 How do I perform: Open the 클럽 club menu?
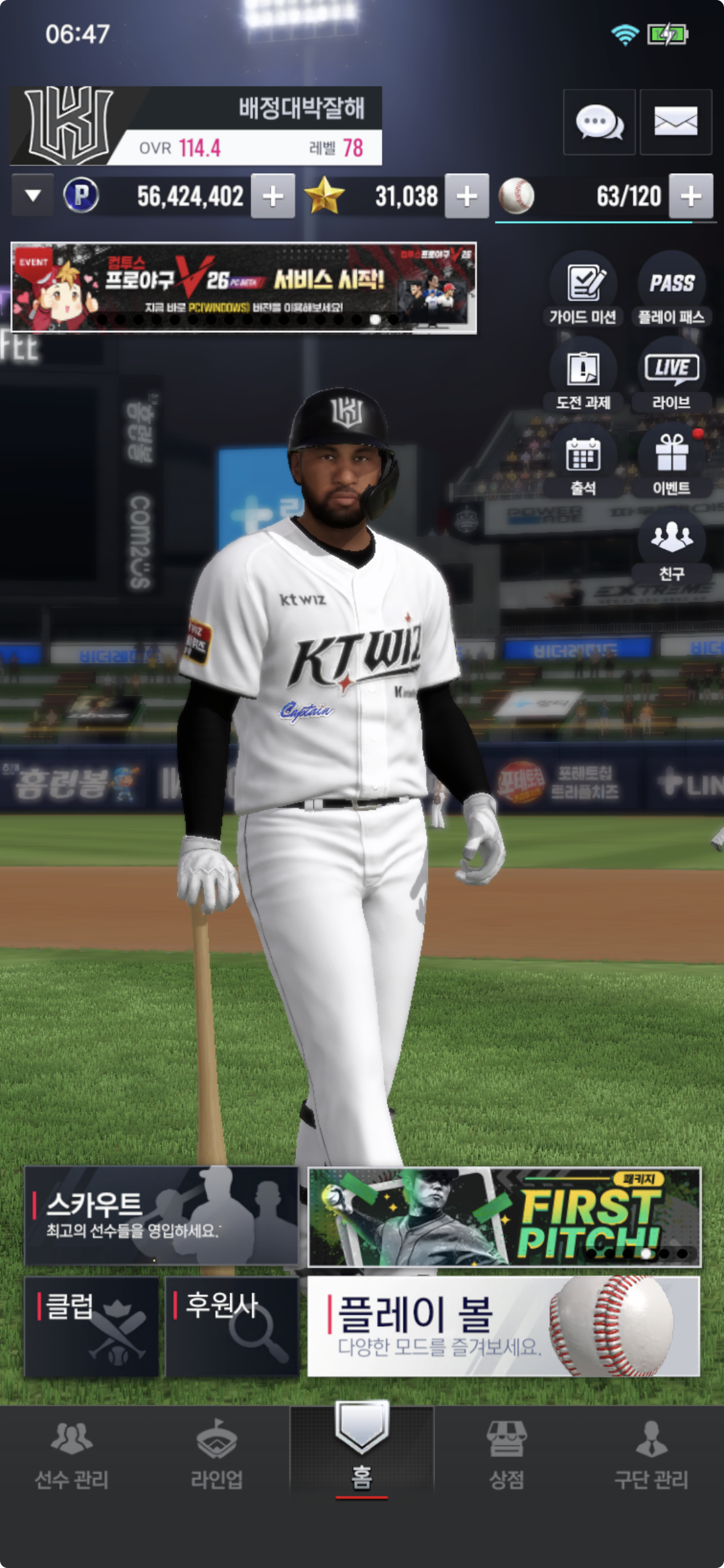pos(91,1327)
